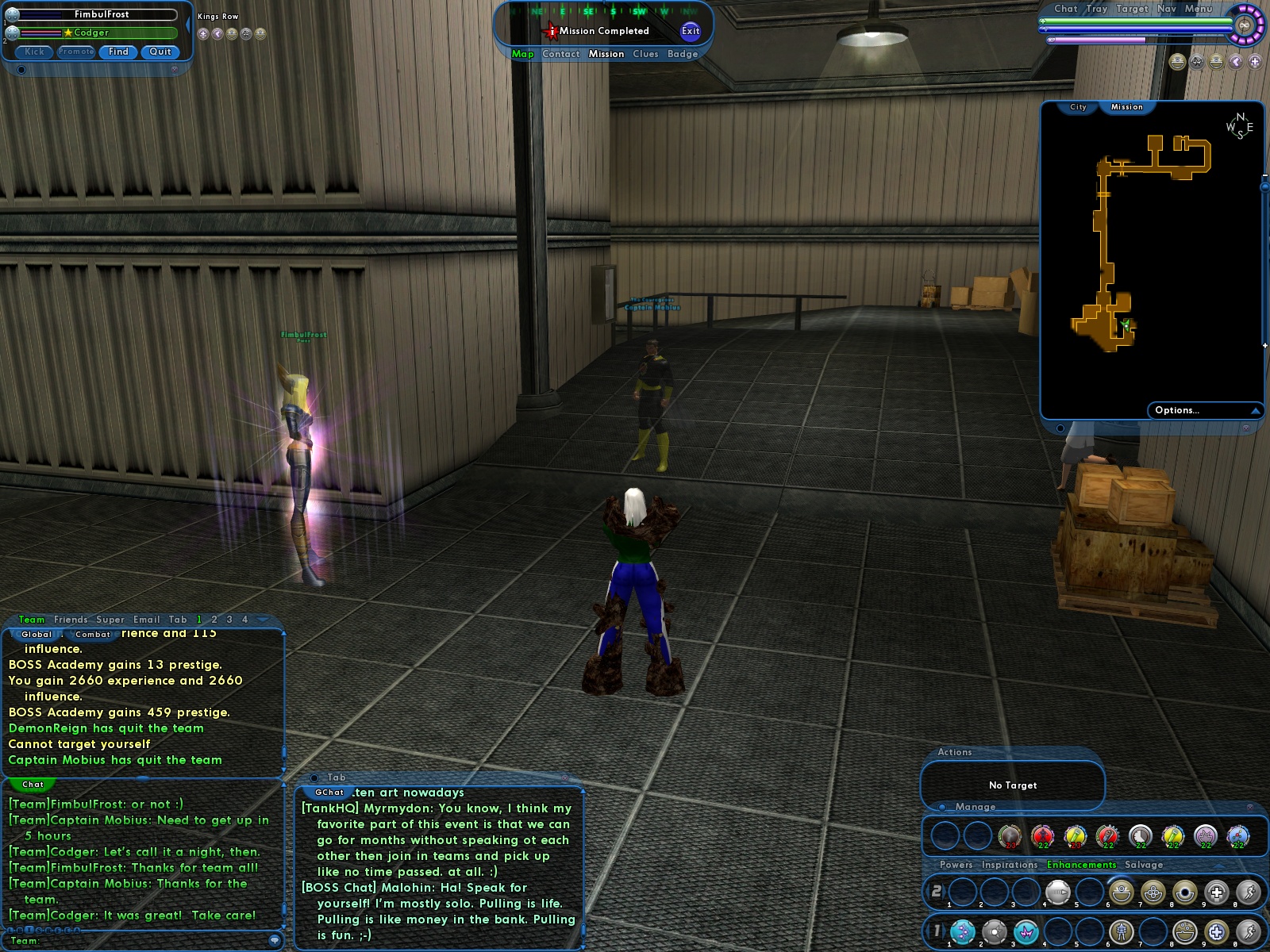This screenshot has height=952, width=1270.
Task: Select the City map tab
Action: tap(1078, 107)
